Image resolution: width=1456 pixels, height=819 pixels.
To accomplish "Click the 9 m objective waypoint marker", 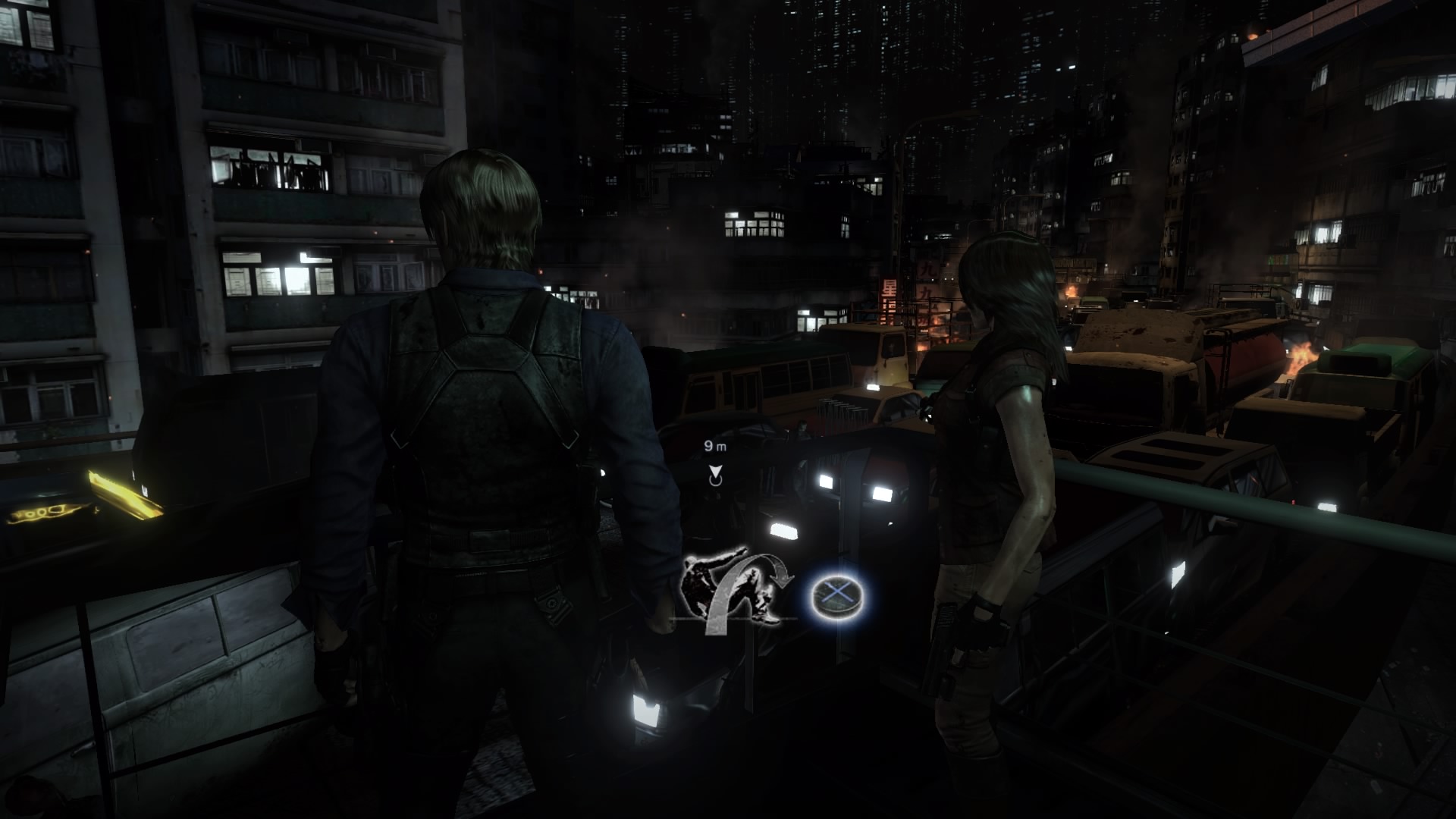I will [x=714, y=475].
